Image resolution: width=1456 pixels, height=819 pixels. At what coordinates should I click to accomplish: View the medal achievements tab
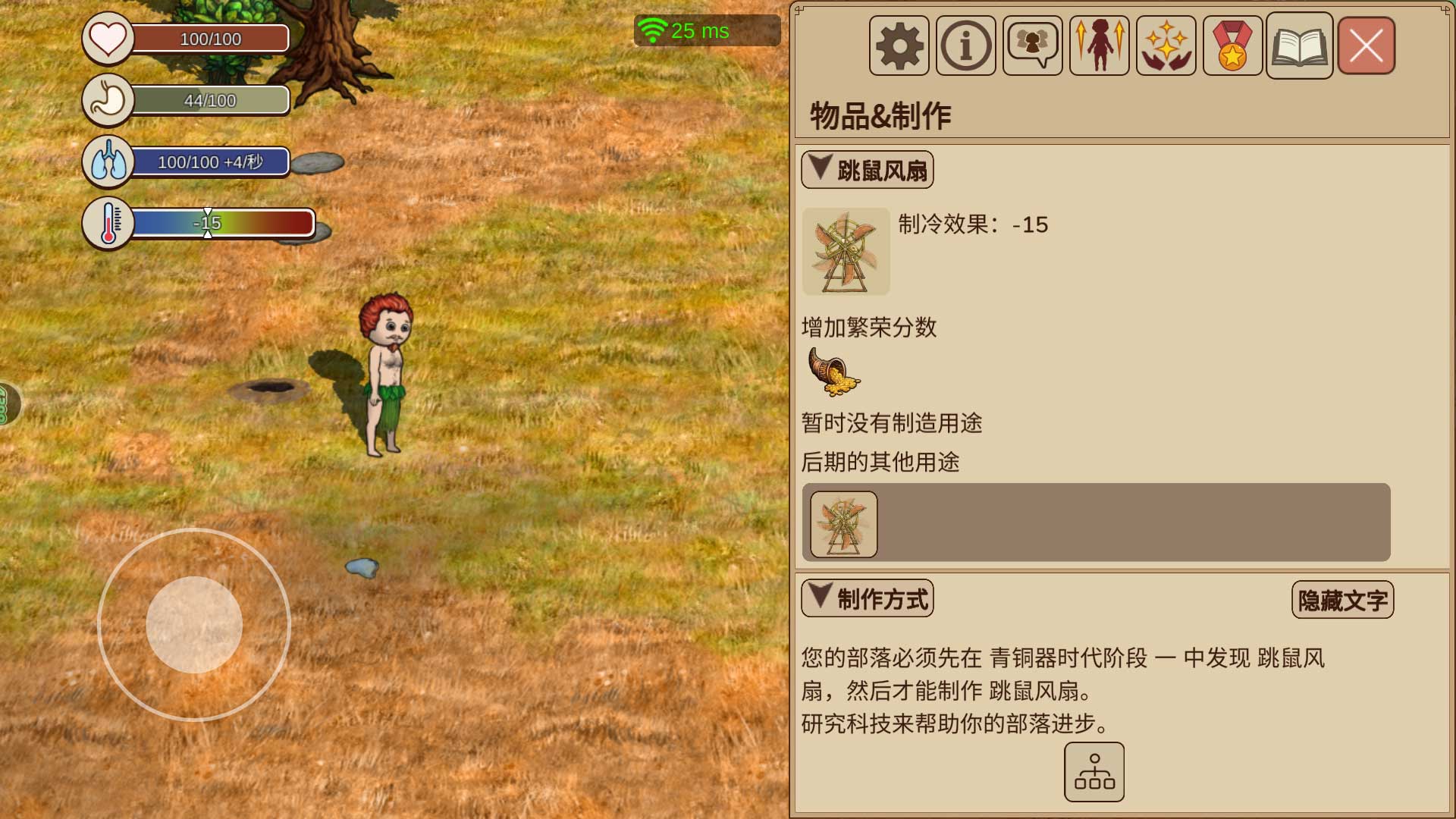click(1232, 45)
